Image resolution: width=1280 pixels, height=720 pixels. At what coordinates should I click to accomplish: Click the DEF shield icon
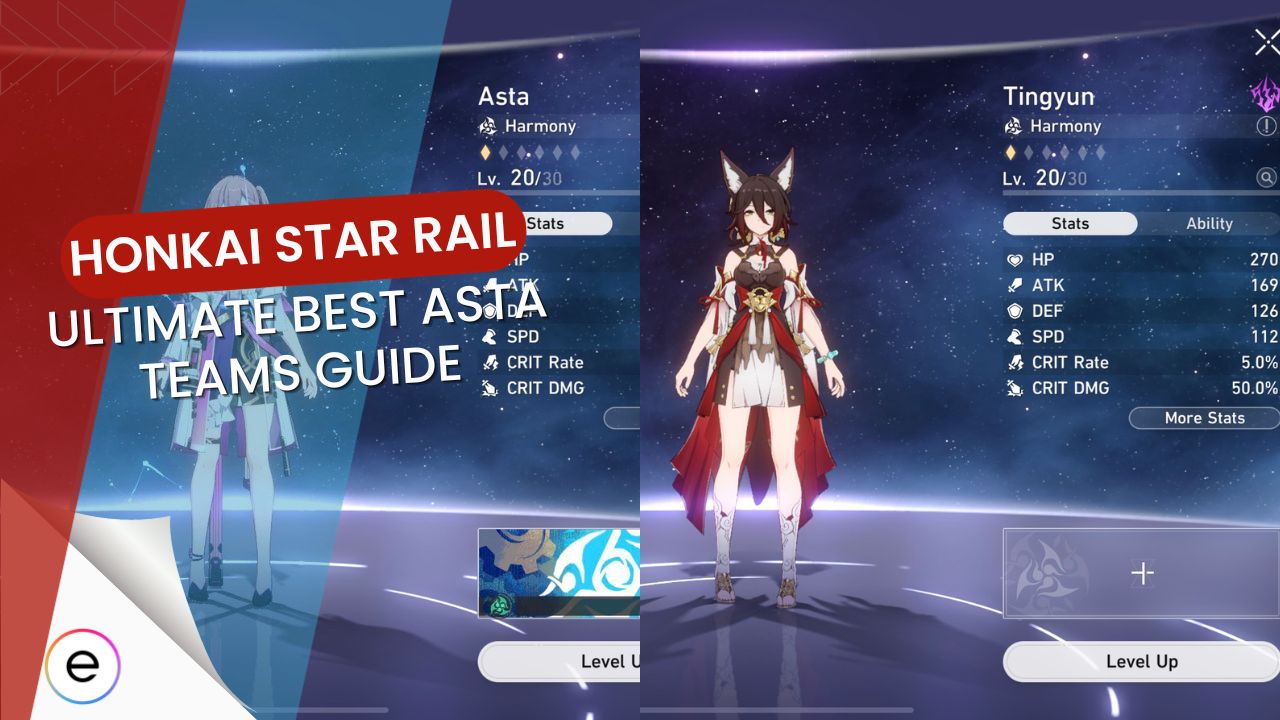click(1017, 311)
